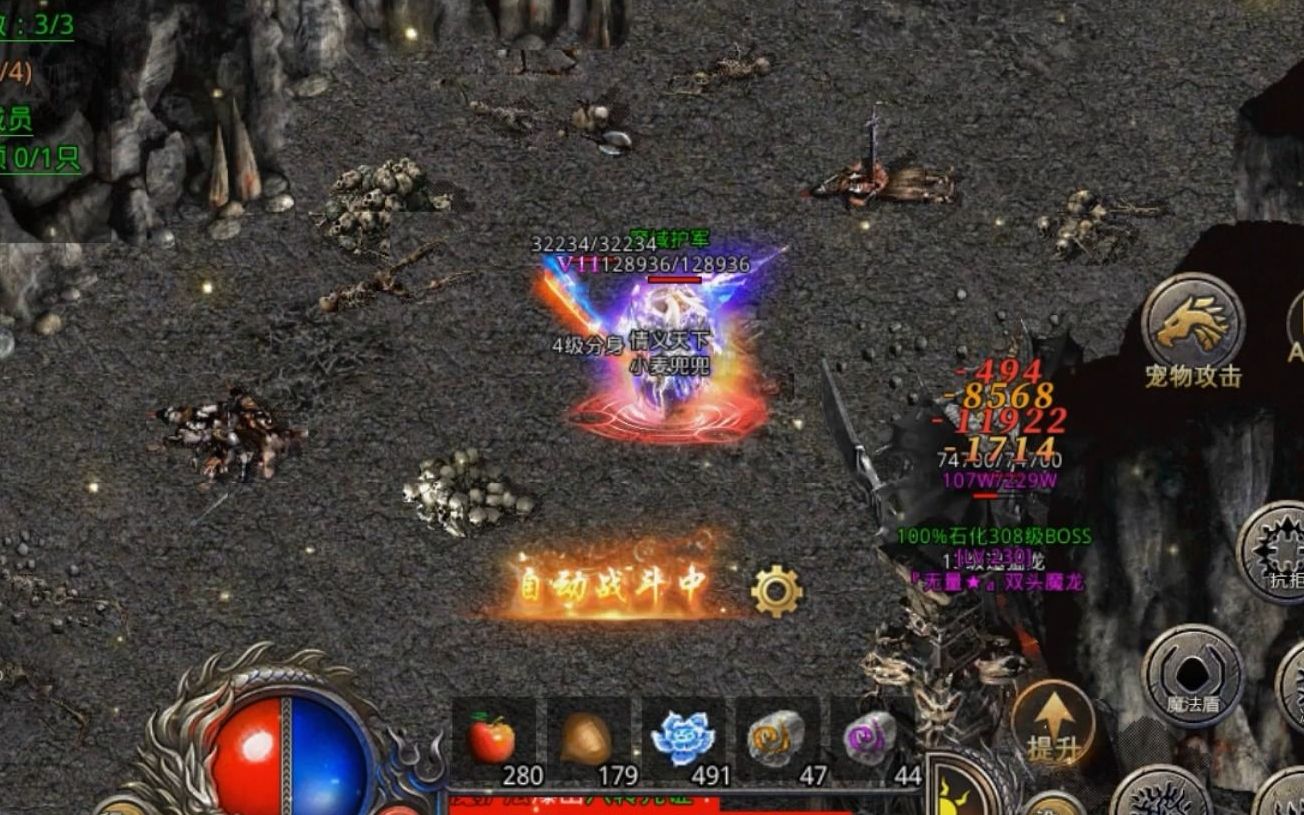Use the purple-swirl stone scroll
Image resolution: width=1304 pixels, height=815 pixels.
click(868, 739)
